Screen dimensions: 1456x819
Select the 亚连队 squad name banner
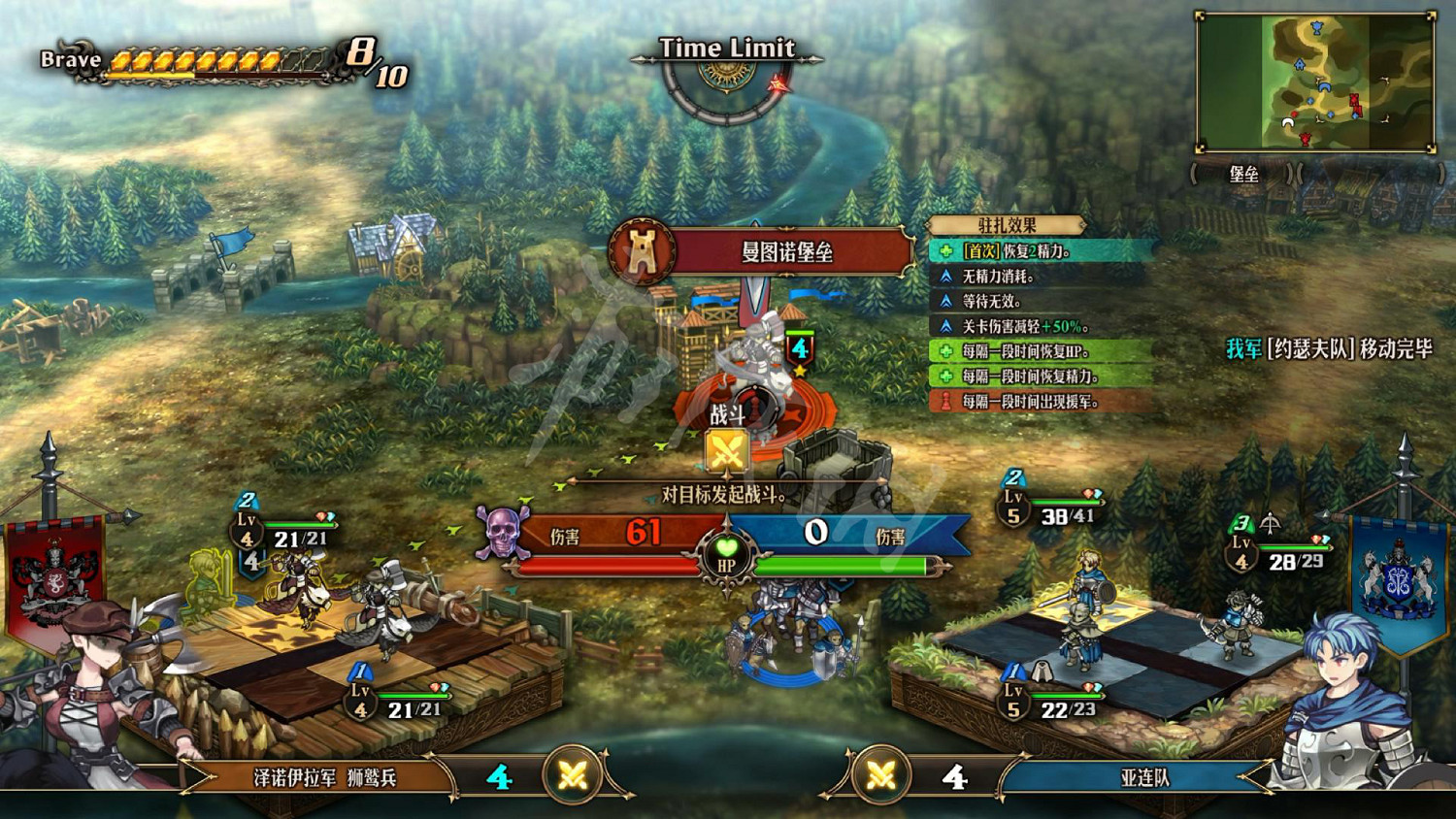(1143, 777)
